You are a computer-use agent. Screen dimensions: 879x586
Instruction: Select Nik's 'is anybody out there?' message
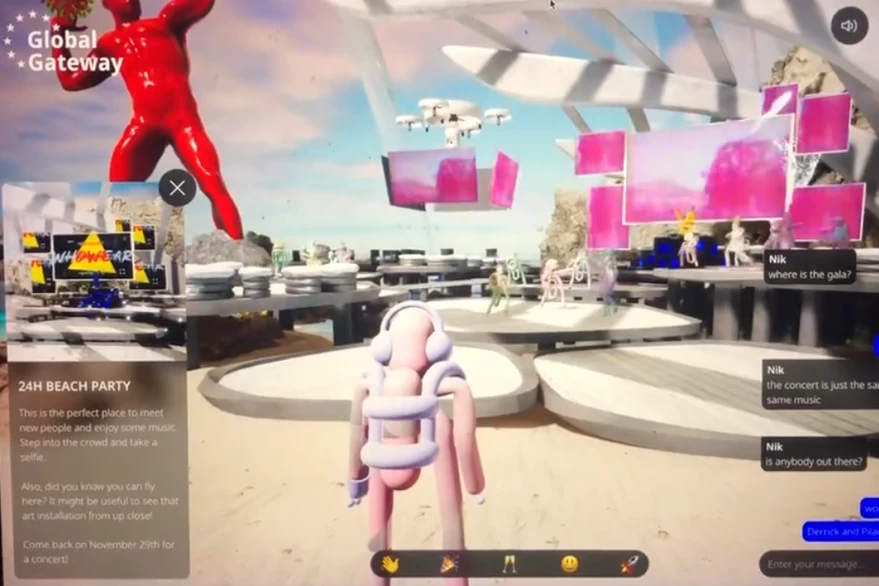(814, 454)
